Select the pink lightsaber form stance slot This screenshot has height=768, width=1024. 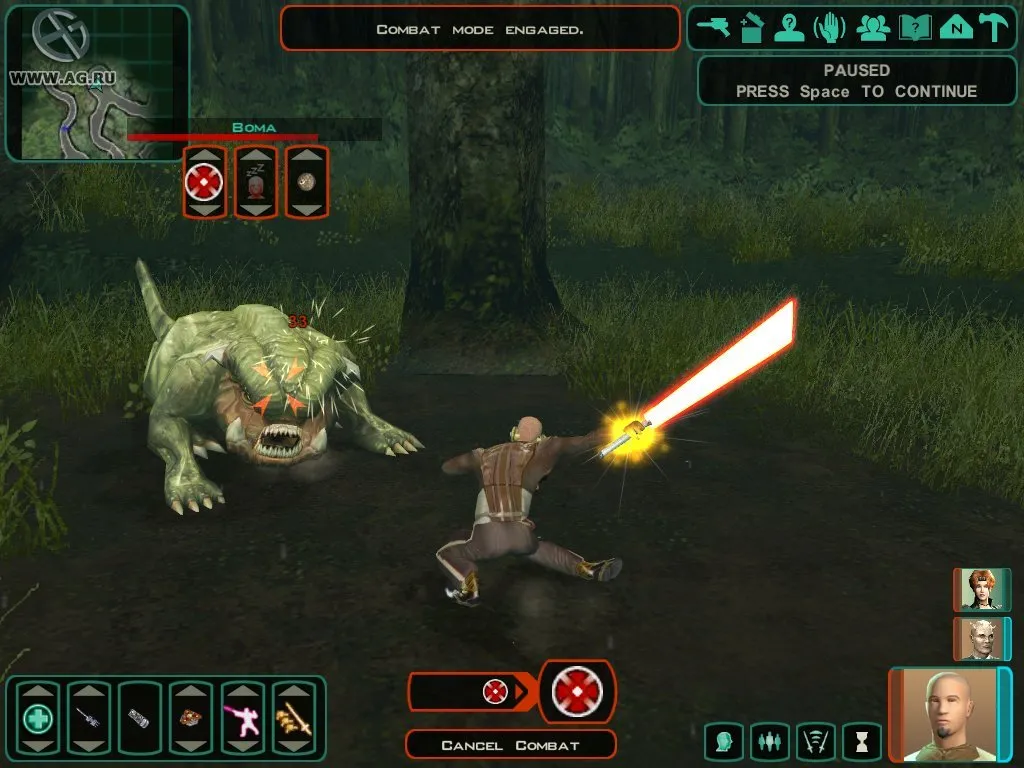pyautogui.click(x=242, y=718)
